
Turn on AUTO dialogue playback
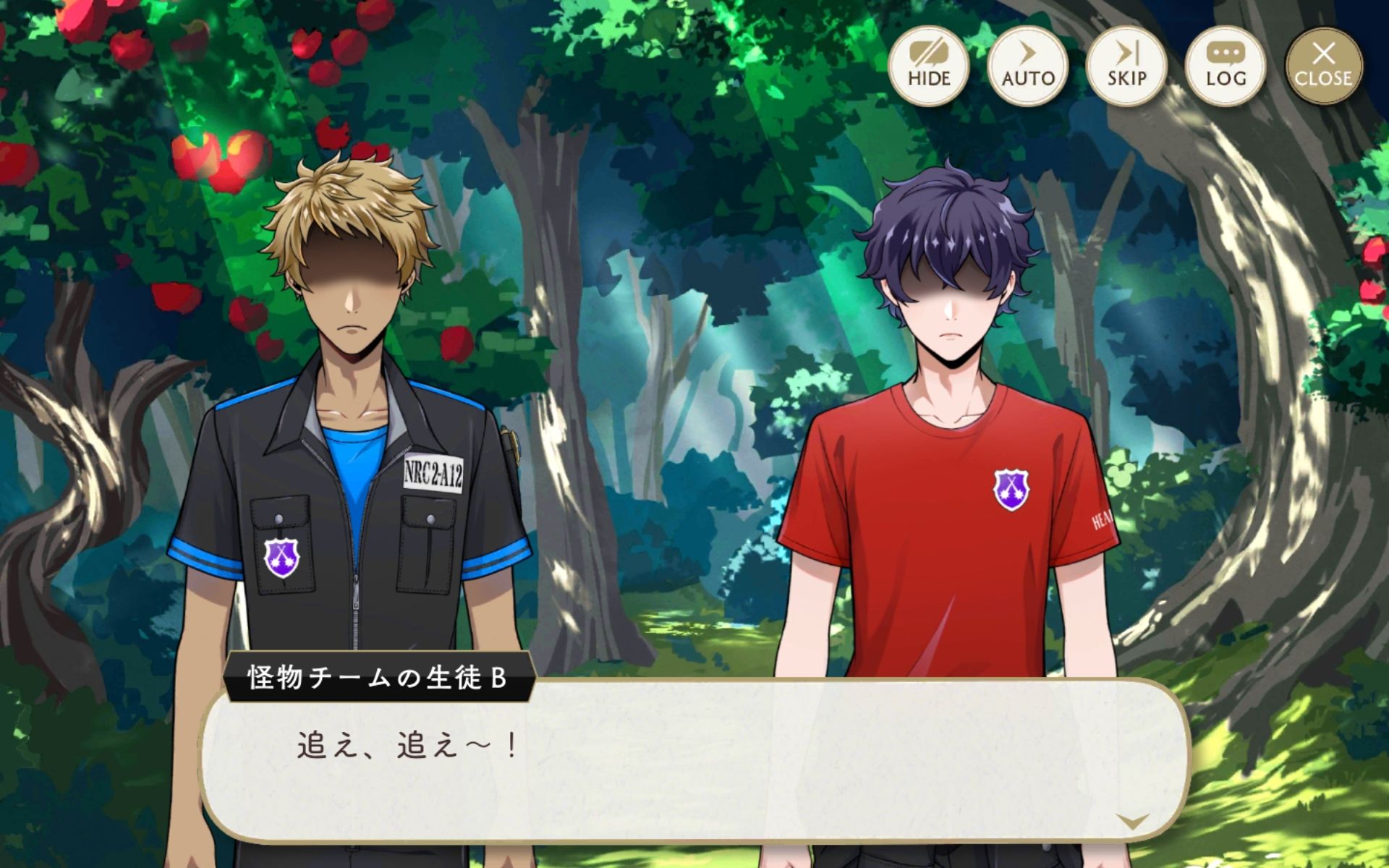point(1028,66)
